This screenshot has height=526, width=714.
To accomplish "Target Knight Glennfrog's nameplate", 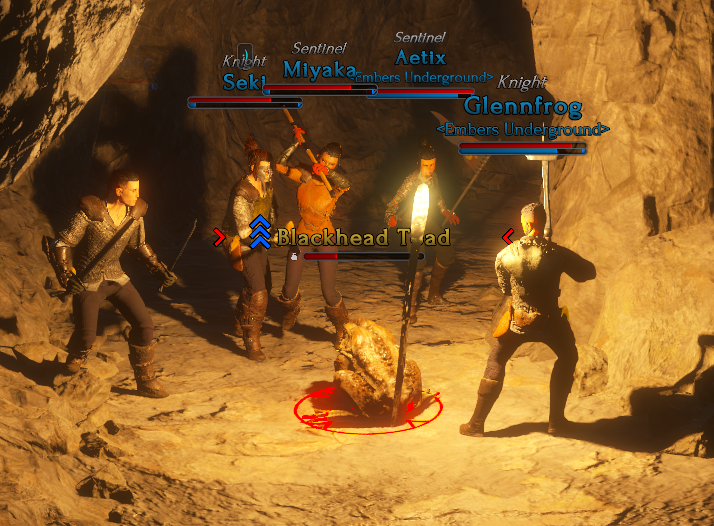I will [522, 107].
